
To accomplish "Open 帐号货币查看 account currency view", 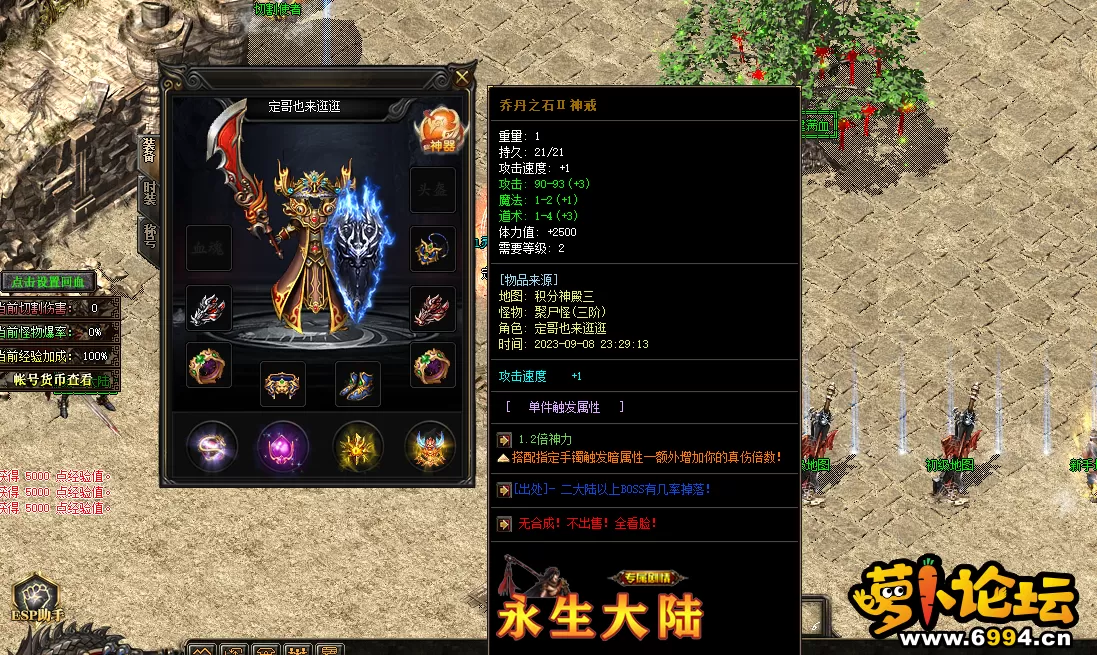I will [x=53, y=380].
